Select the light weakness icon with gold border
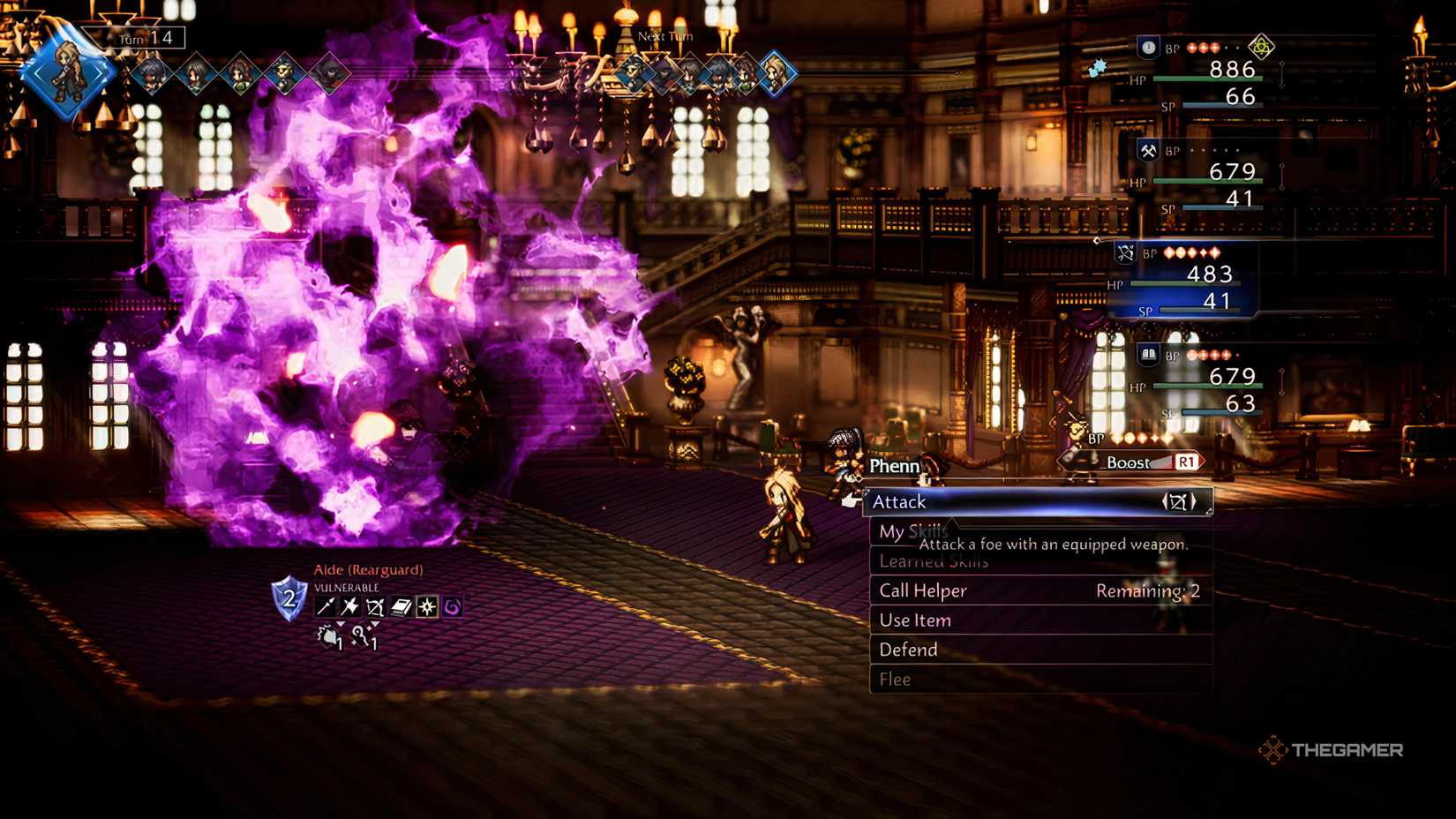1456x819 pixels. coord(427,607)
